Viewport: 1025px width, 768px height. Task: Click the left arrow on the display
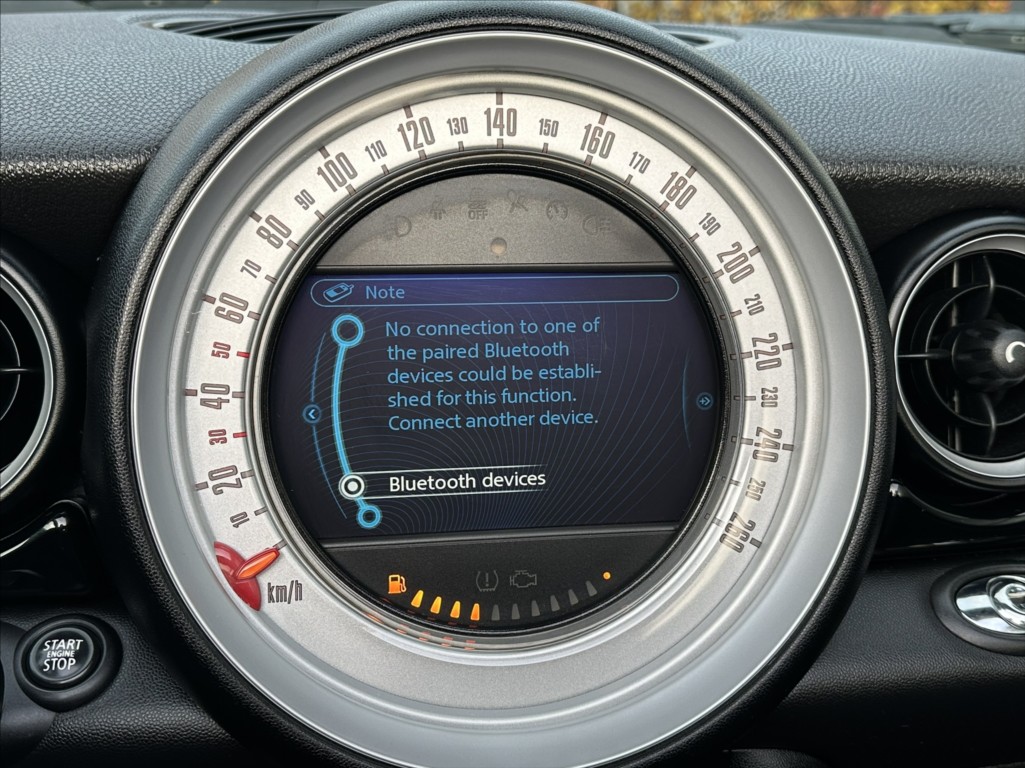click(311, 413)
